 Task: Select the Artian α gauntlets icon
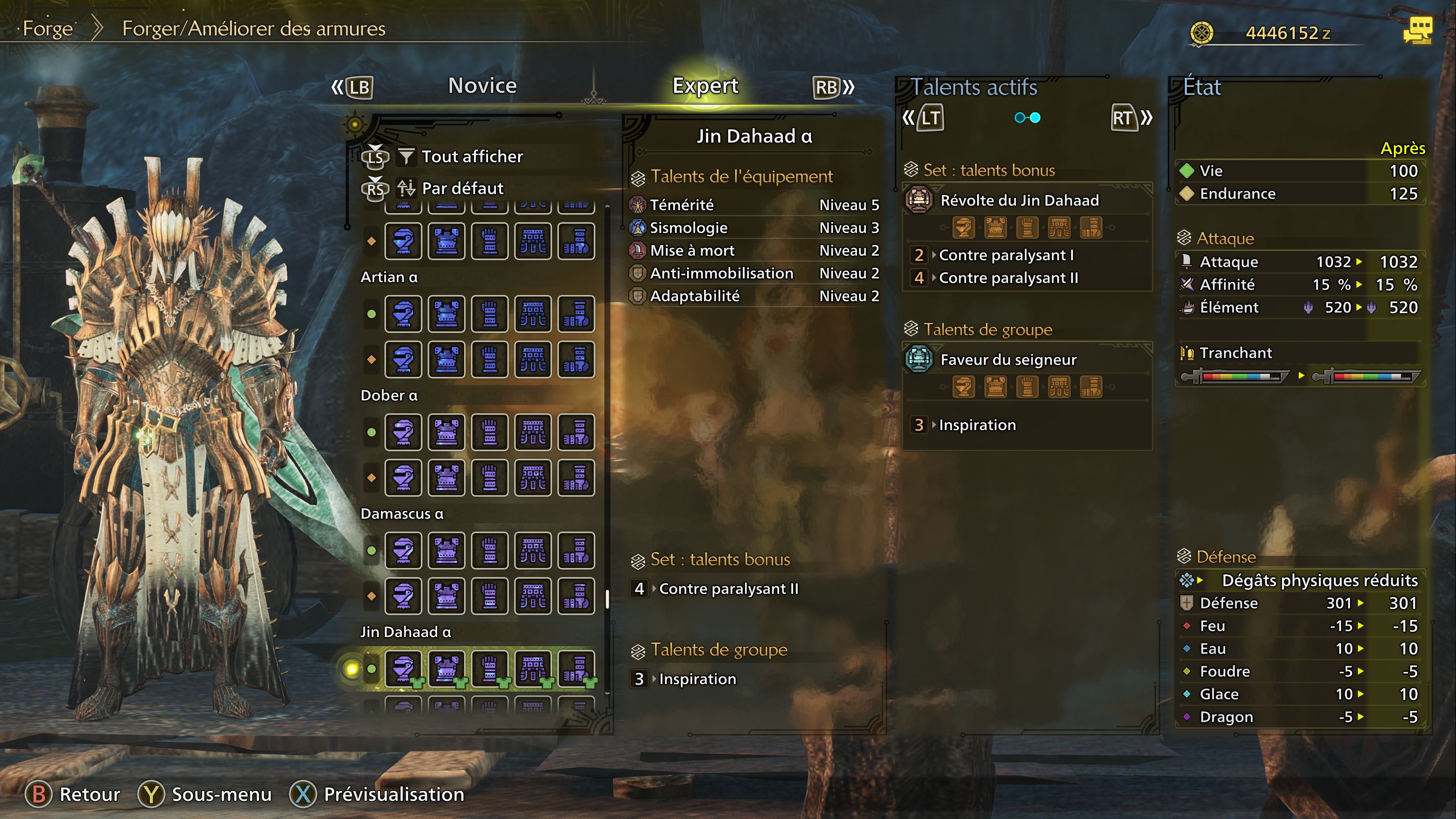pyautogui.click(x=489, y=314)
